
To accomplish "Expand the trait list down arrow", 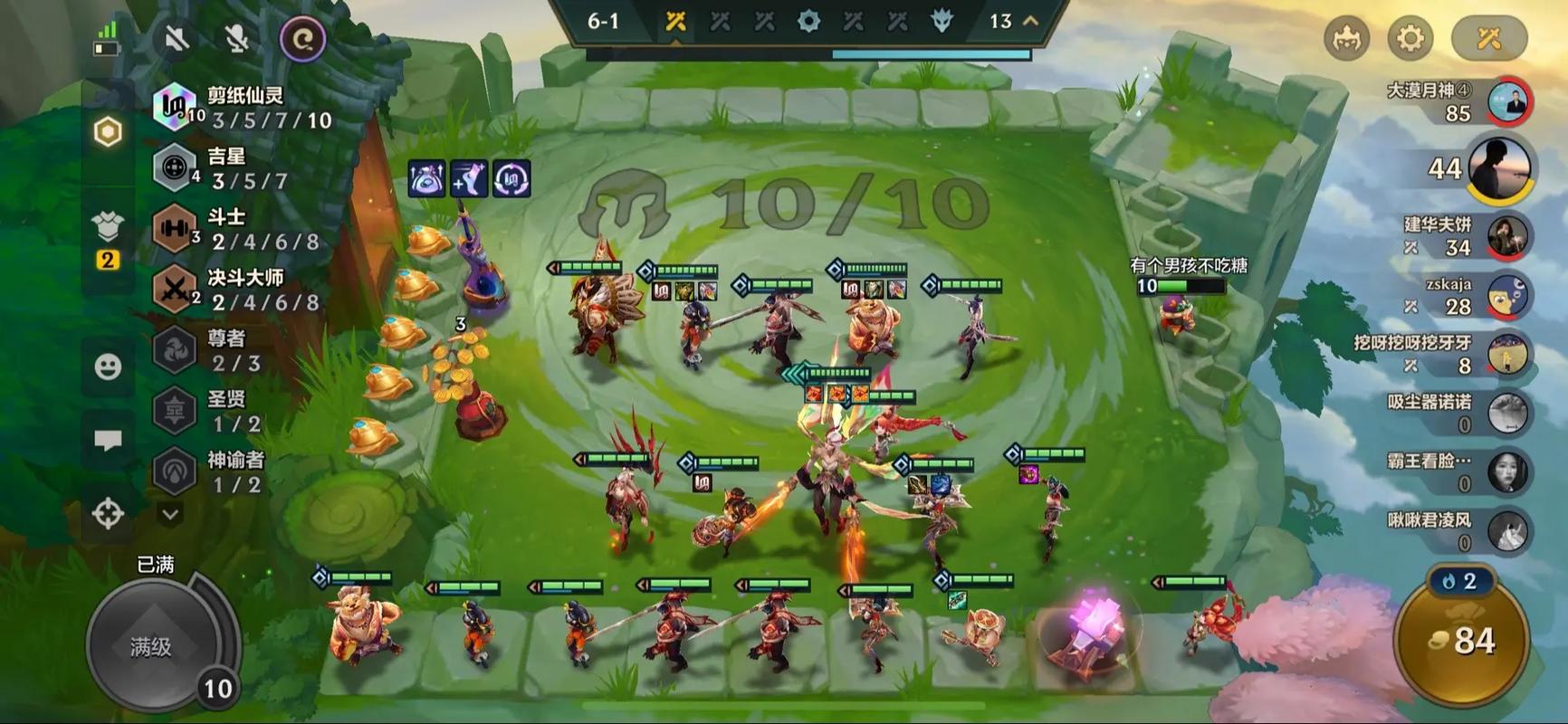I will click(x=169, y=514).
